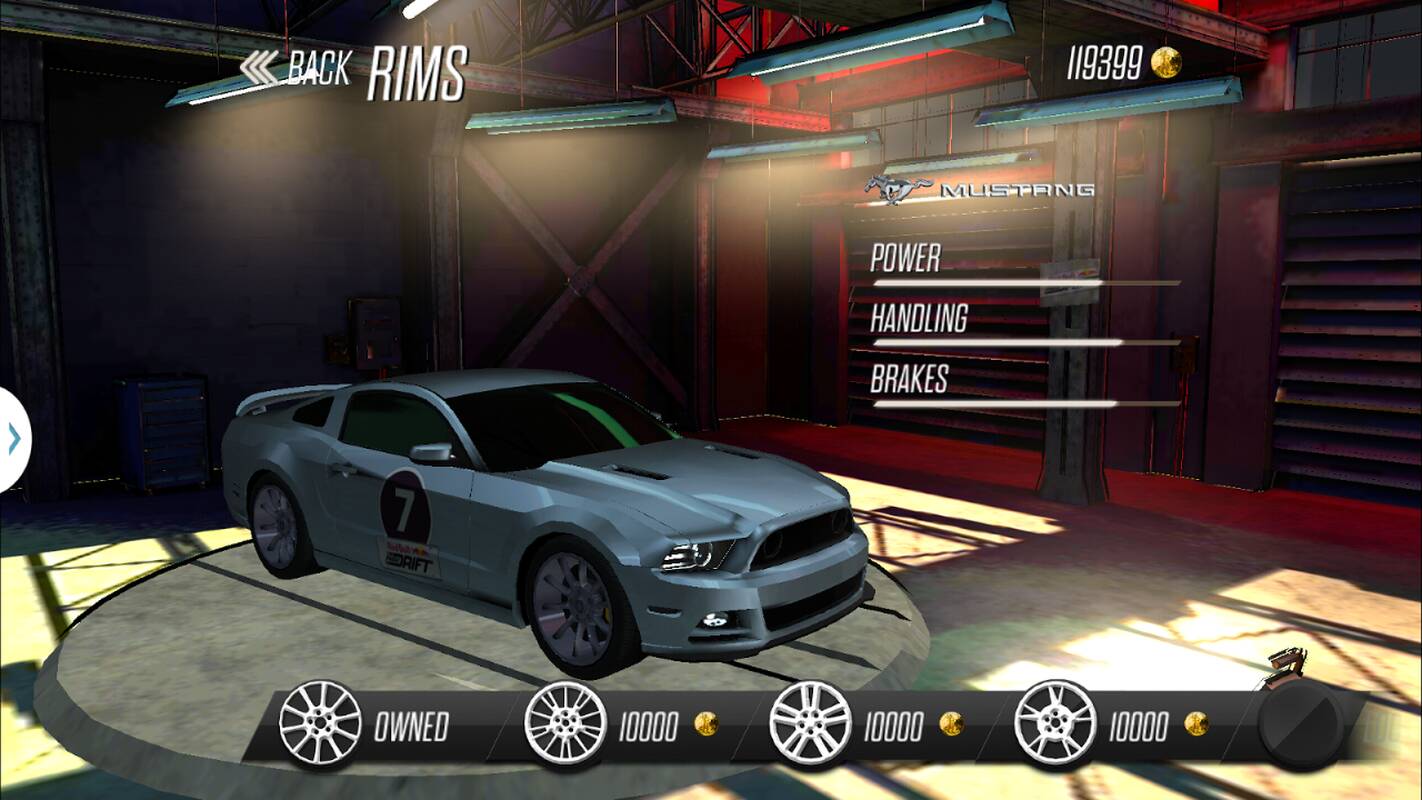Go back from the Rims menu
This screenshot has width=1422, height=800.
click(x=296, y=69)
